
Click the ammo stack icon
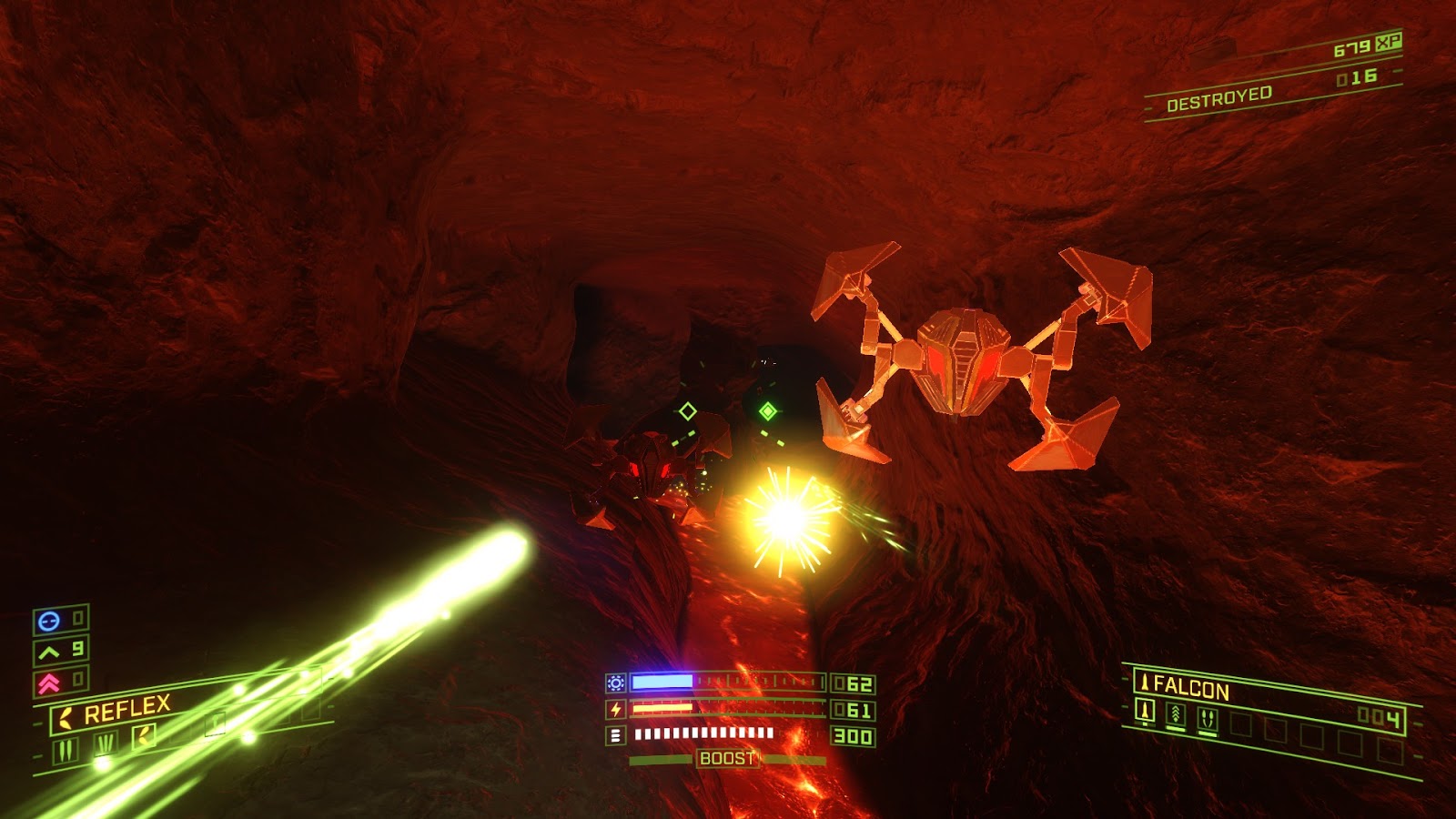coord(616,734)
